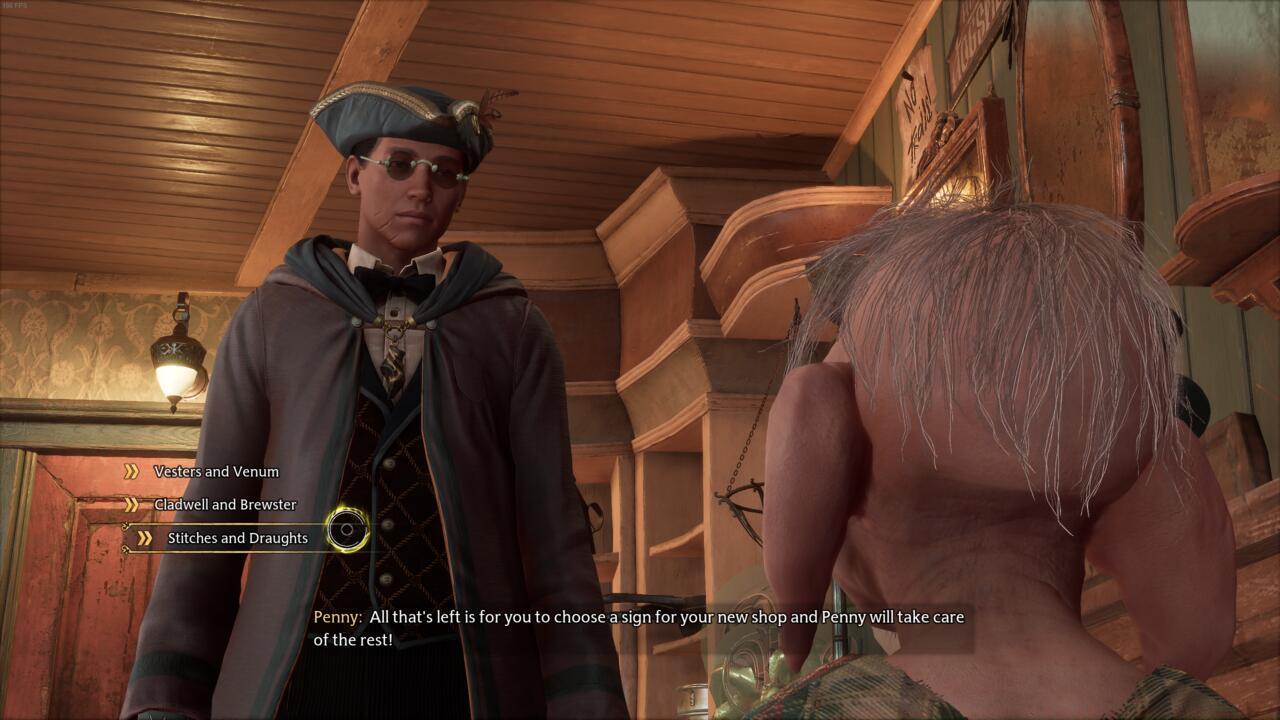Select Stitches and Draughts shop name

(x=237, y=538)
